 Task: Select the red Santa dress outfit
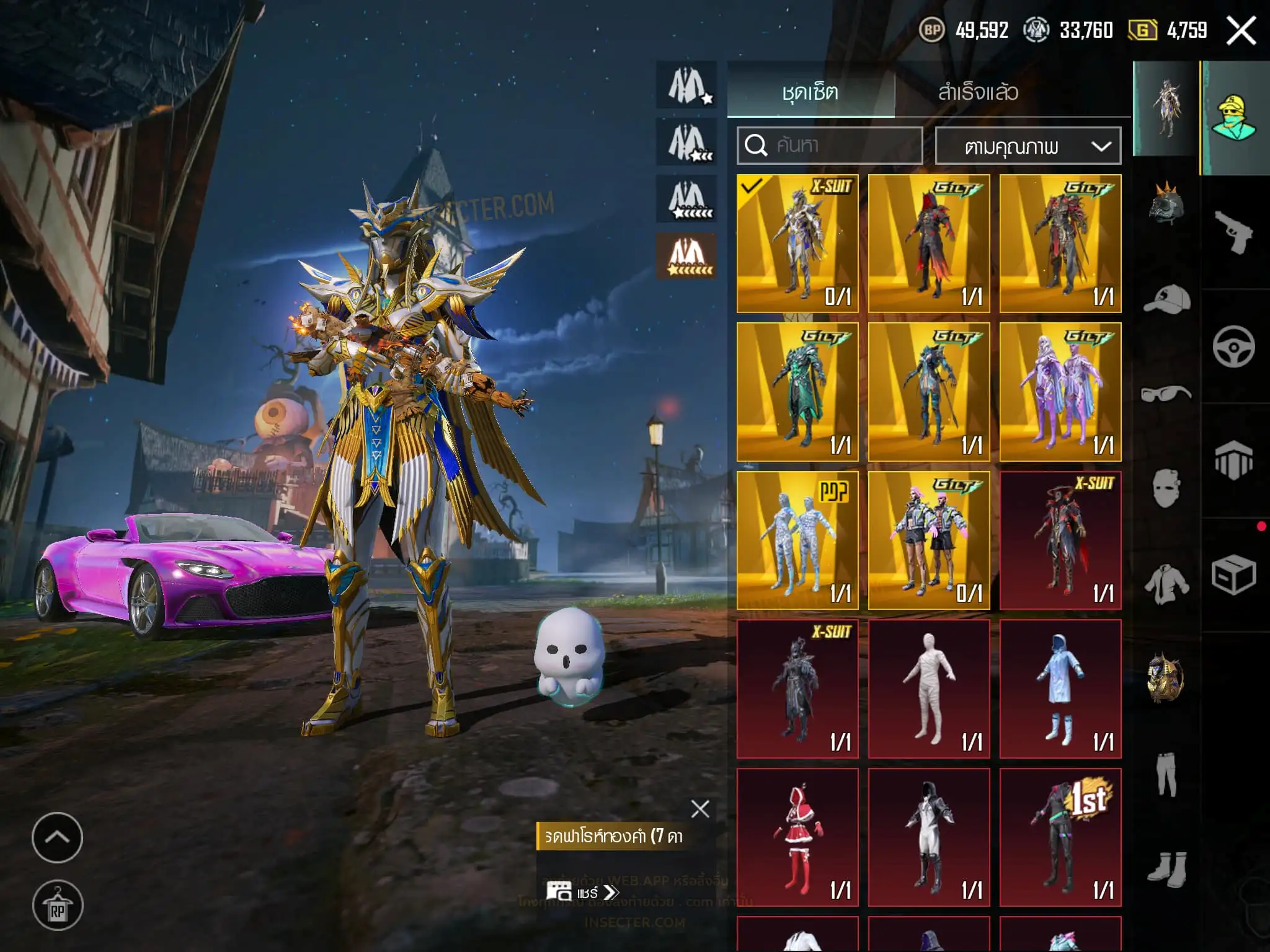pos(797,837)
